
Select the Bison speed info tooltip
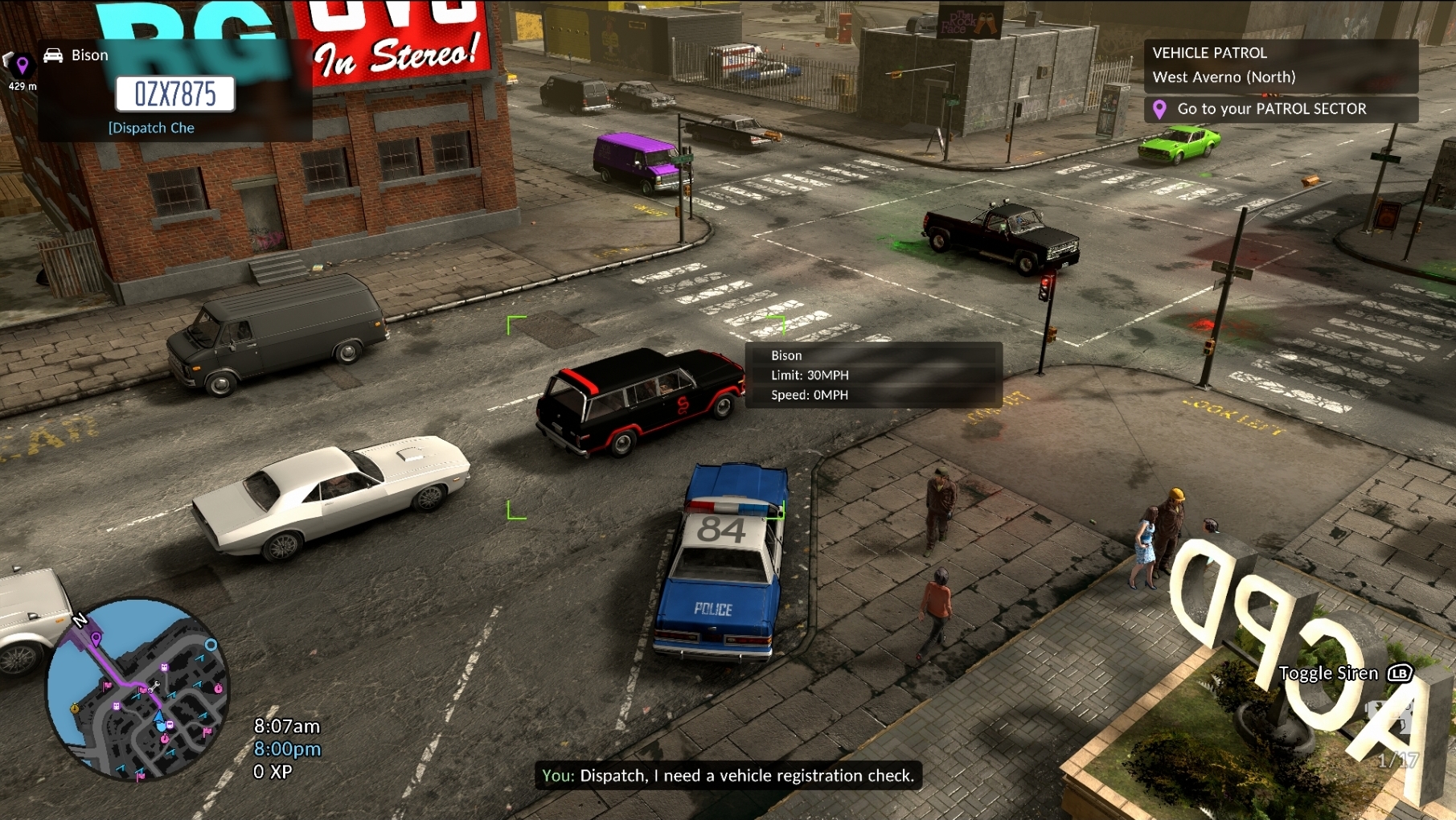[x=873, y=375]
